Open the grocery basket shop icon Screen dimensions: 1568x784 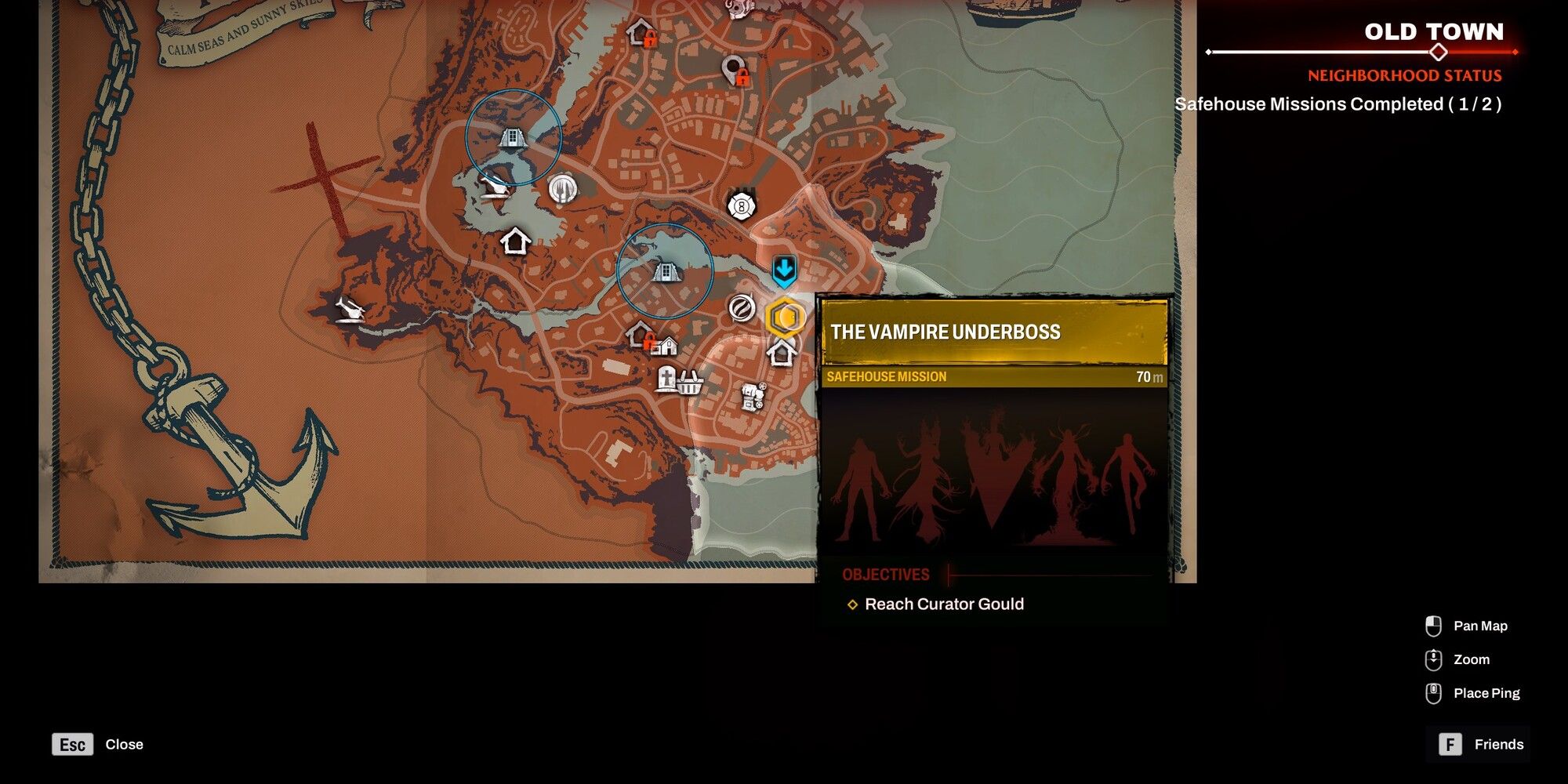coord(691,385)
